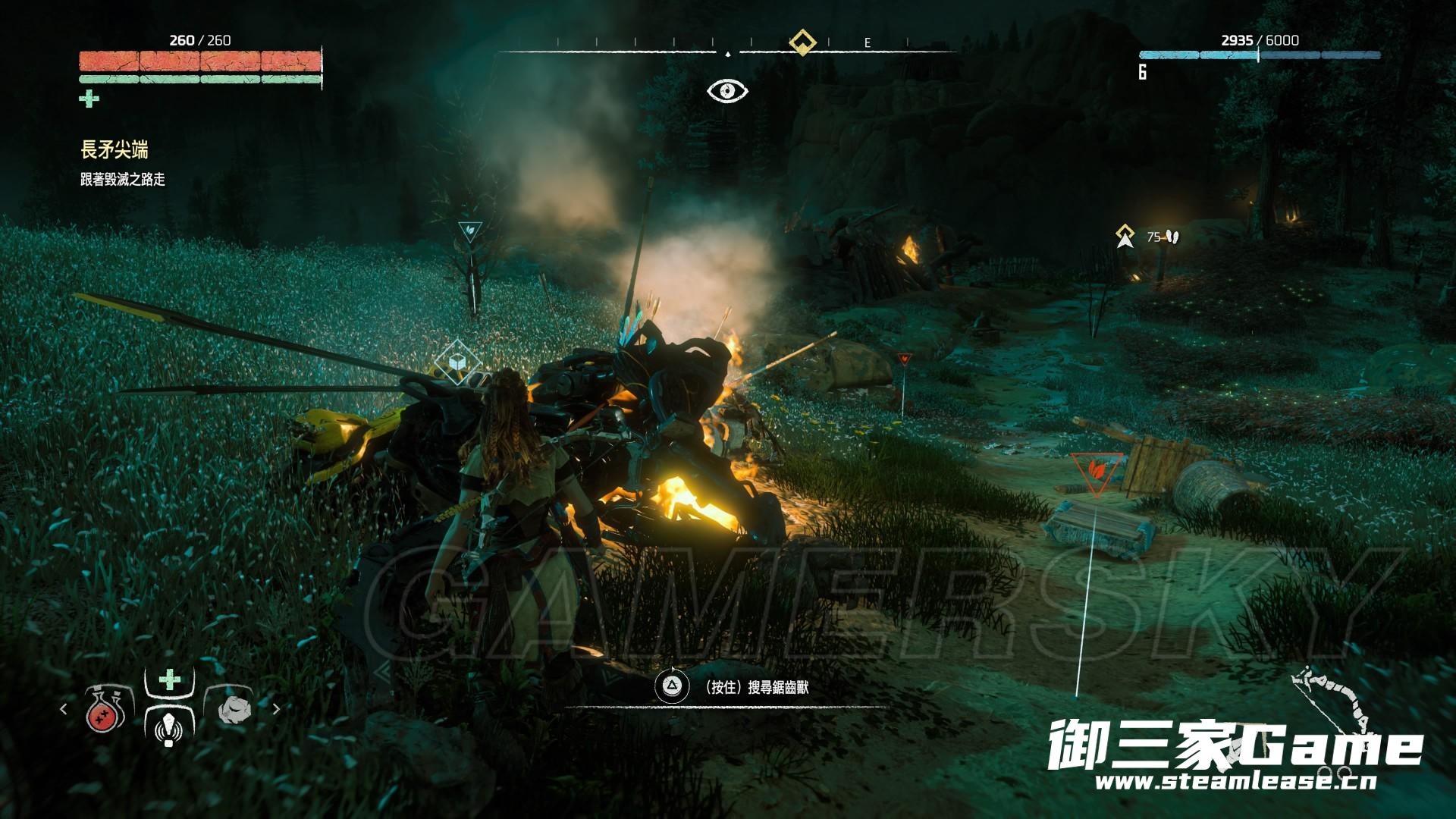Image resolution: width=1456 pixels, height=819 pixels.
Task: Click the small red triangle resource marker
Action: click(x=903, y=359)
